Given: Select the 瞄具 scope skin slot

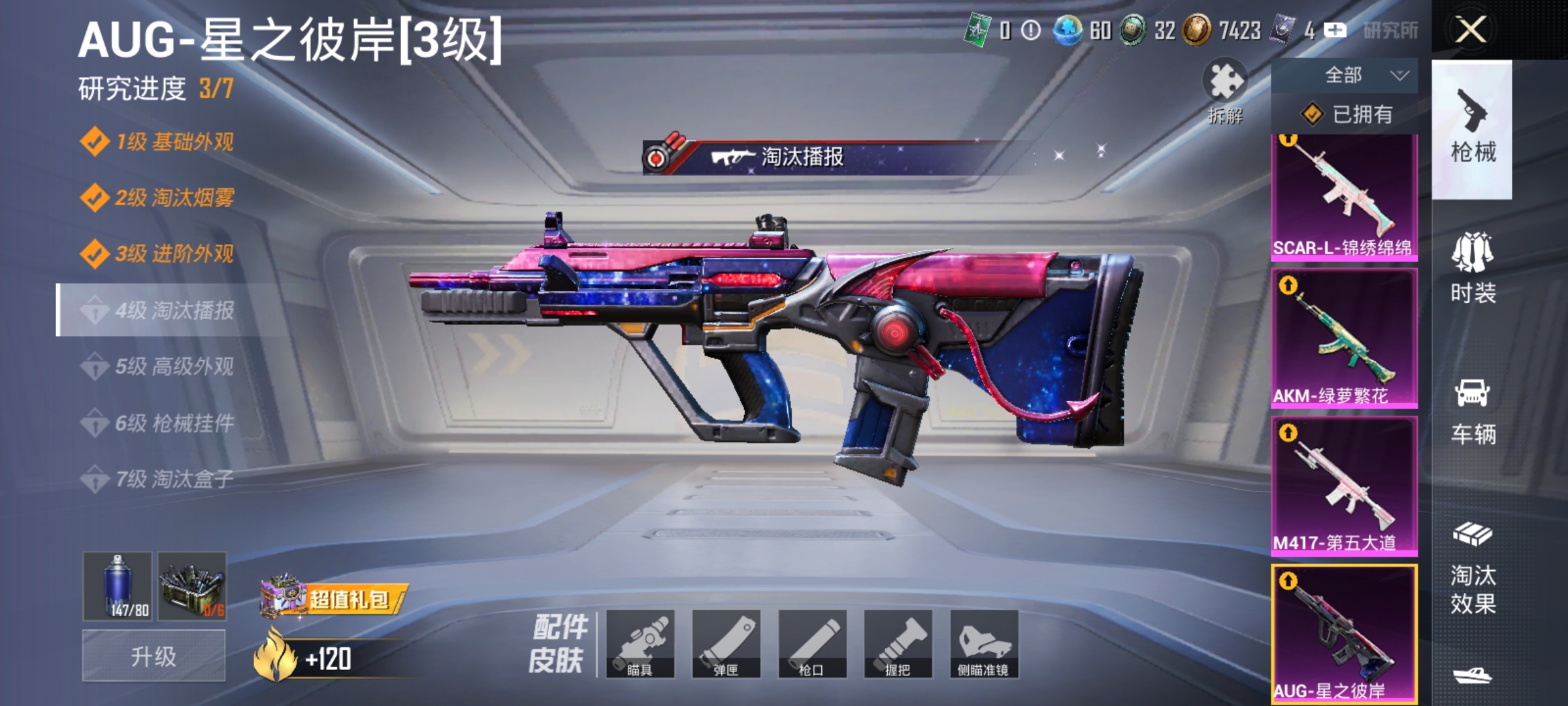Looking at the screenshot, I should click(x=643, y=644).
